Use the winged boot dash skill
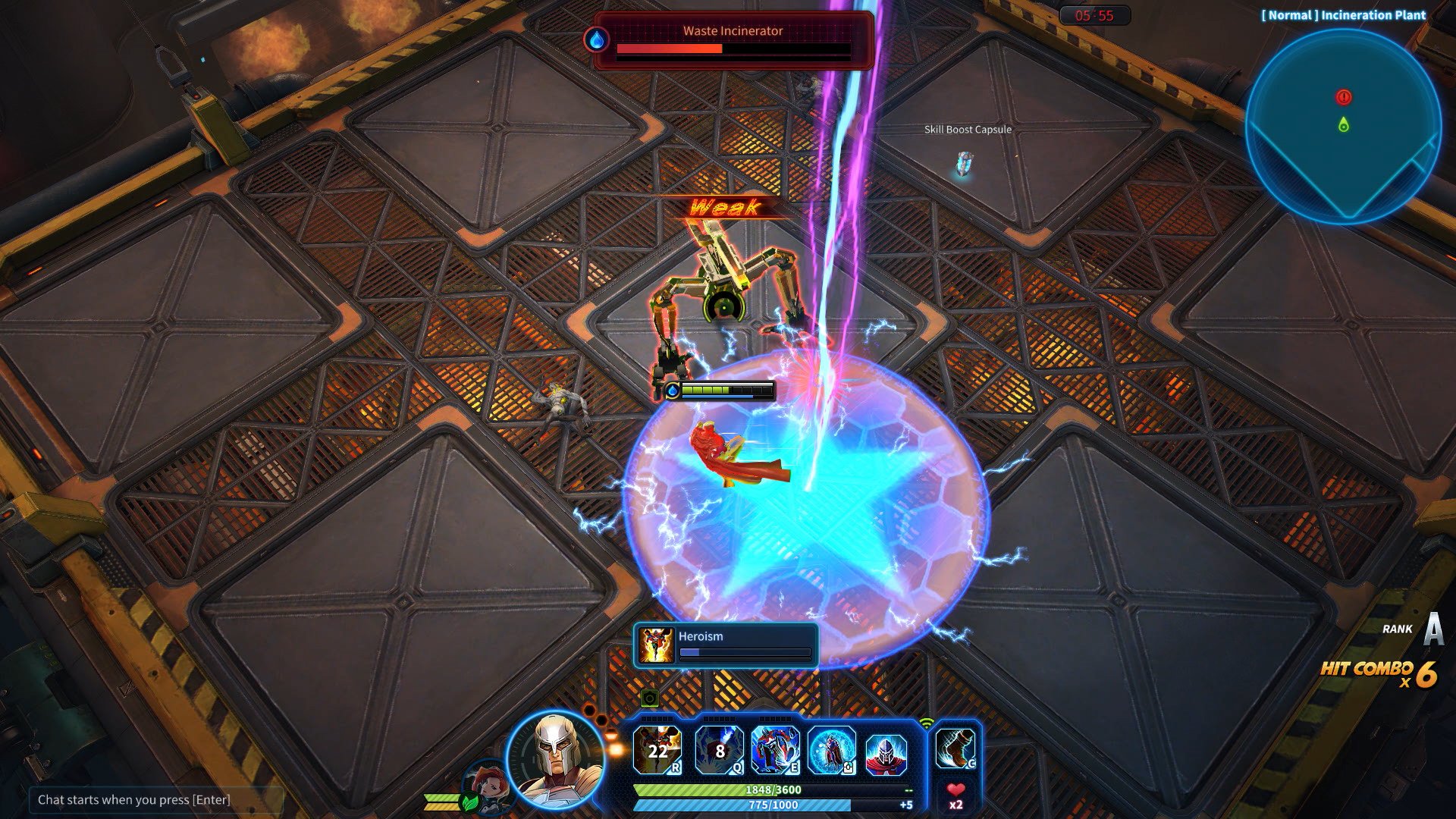Viewport: 1456px width, 819px height. tap(955, 749)
